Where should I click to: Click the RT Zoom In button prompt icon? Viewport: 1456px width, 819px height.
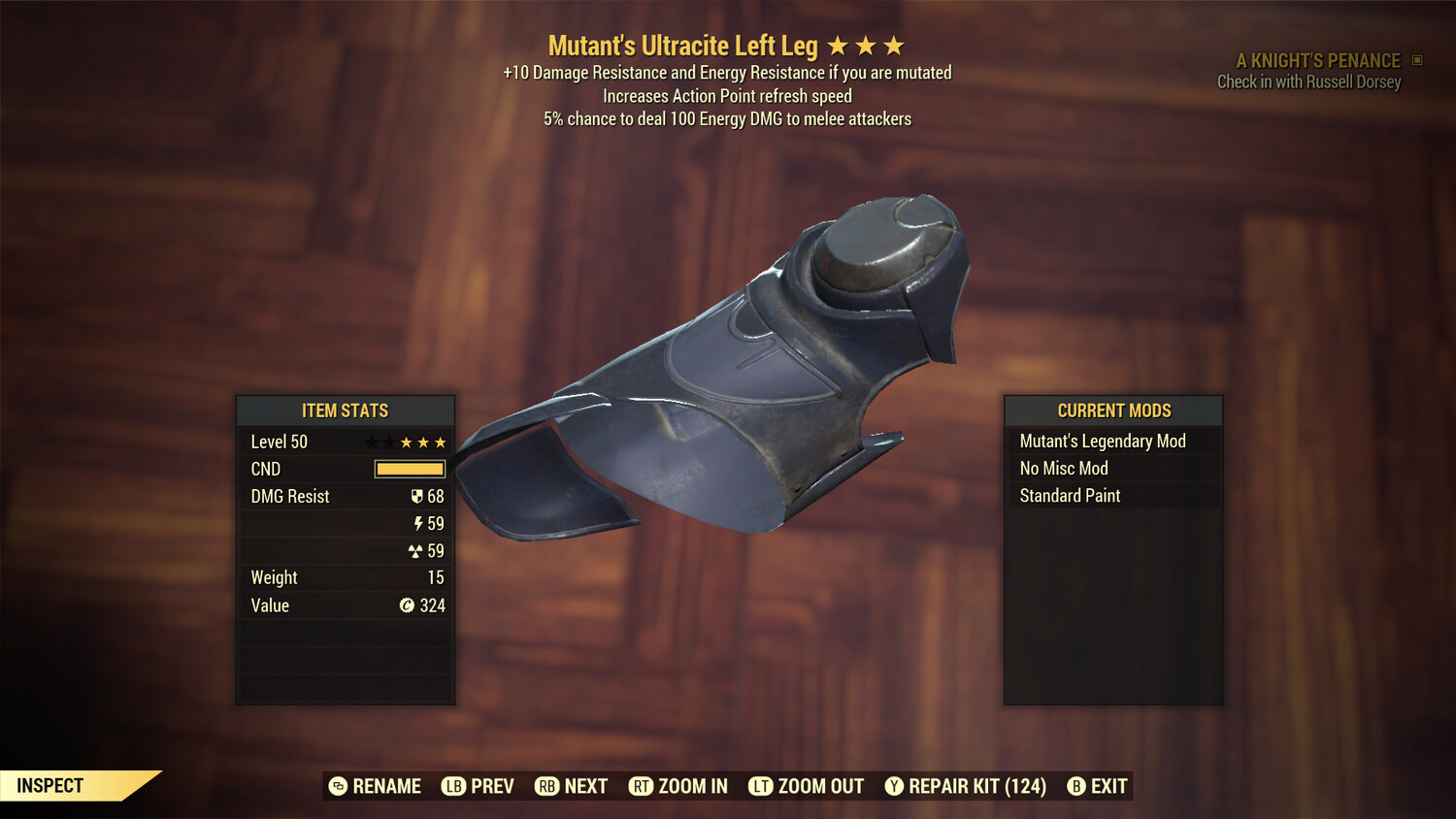tap(642, 786)
